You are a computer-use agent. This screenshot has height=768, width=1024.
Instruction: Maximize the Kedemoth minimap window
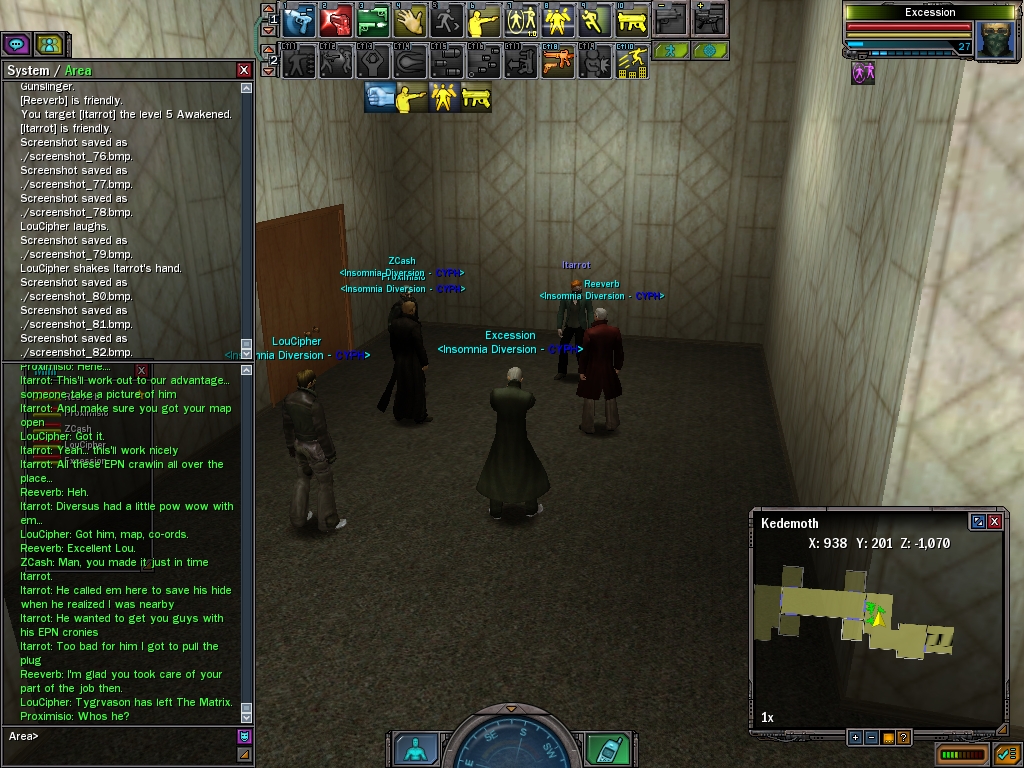click(x=978, y=522)
